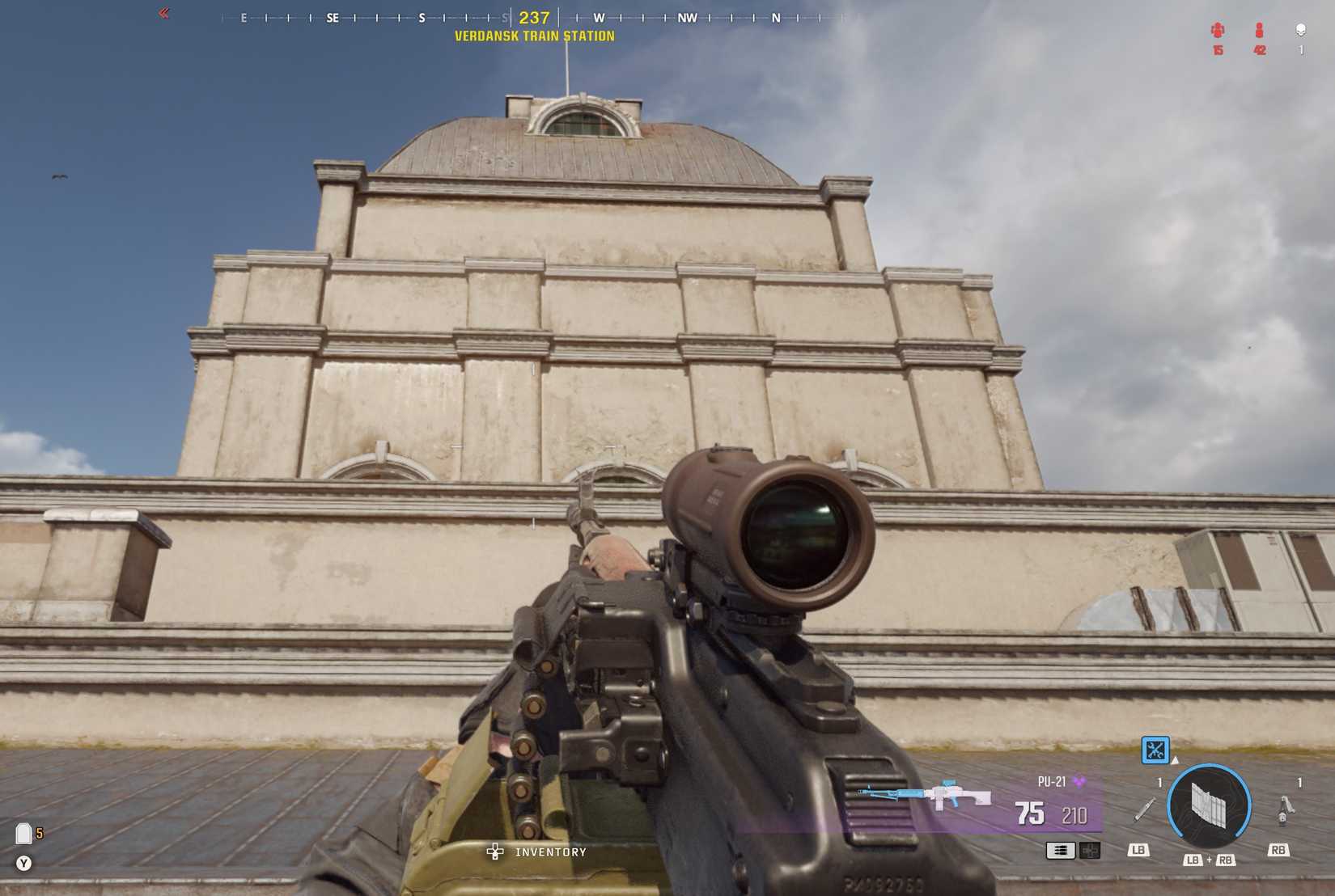Select the molotov lethal equipment icon
The width and height of the screenshot is (1335, 896).
click(x=1286, y=810)
